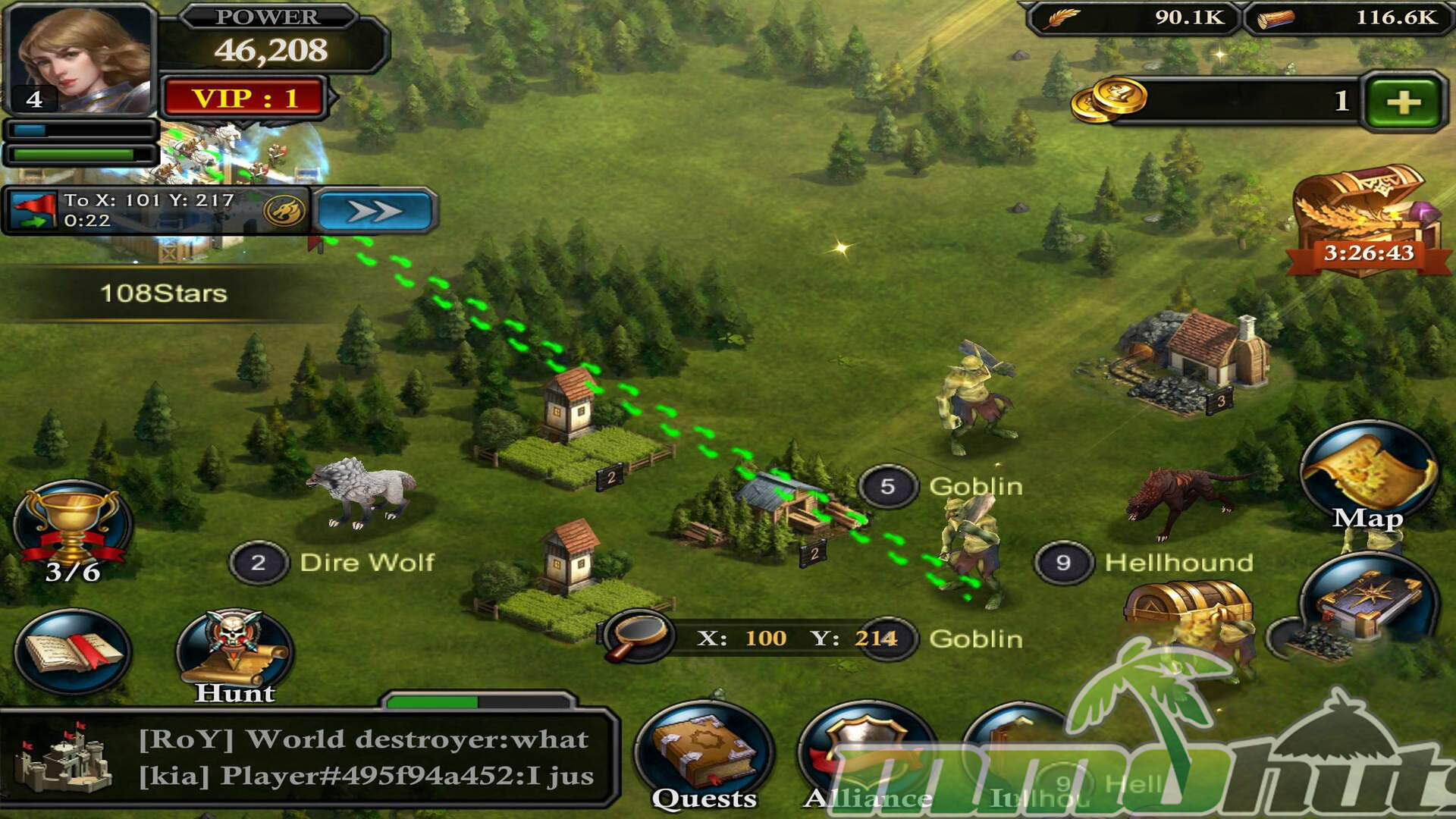Open the Map scroll button

click(1369, 474)
